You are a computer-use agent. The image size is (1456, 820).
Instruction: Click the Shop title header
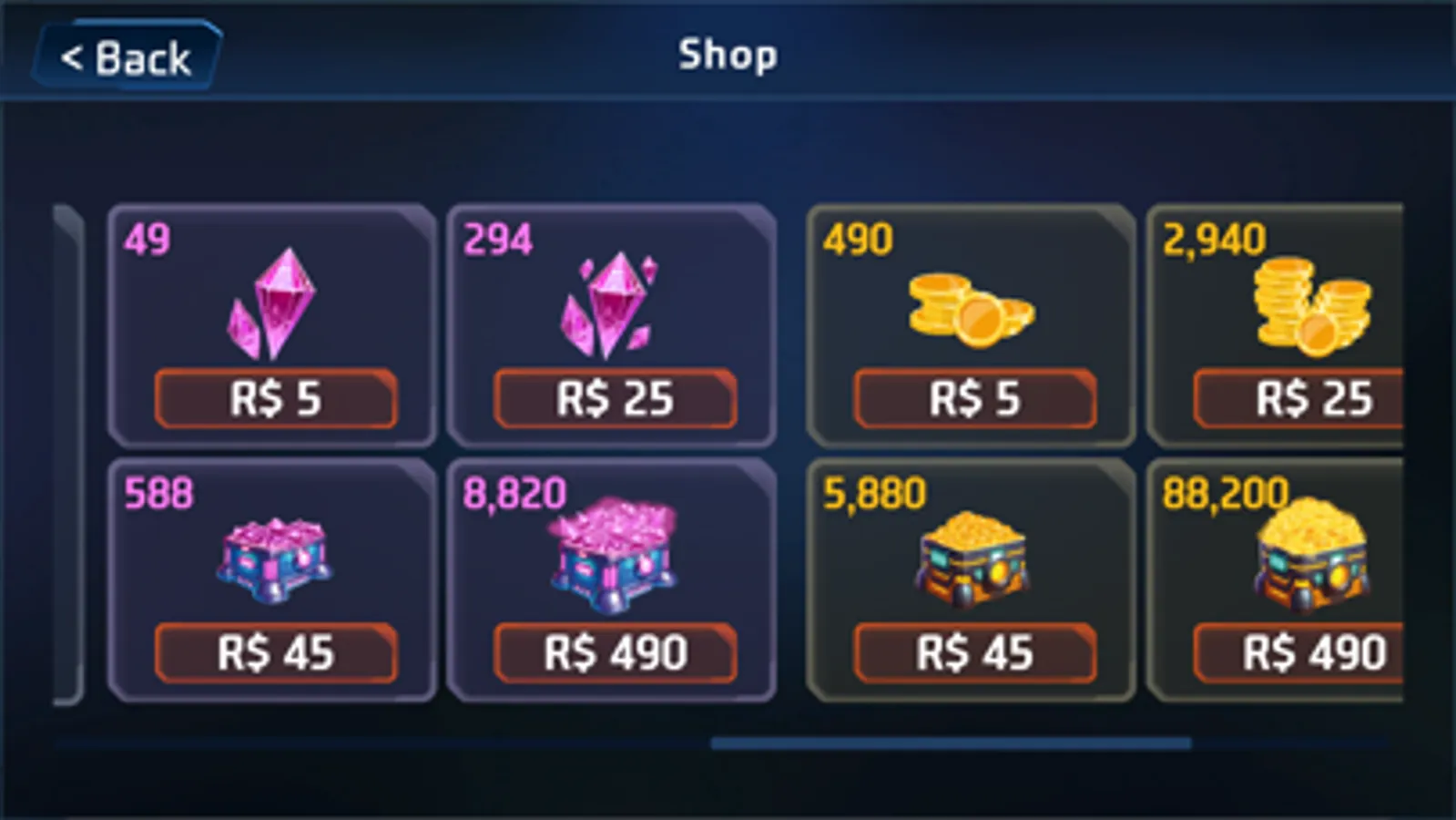pos(728,55)
